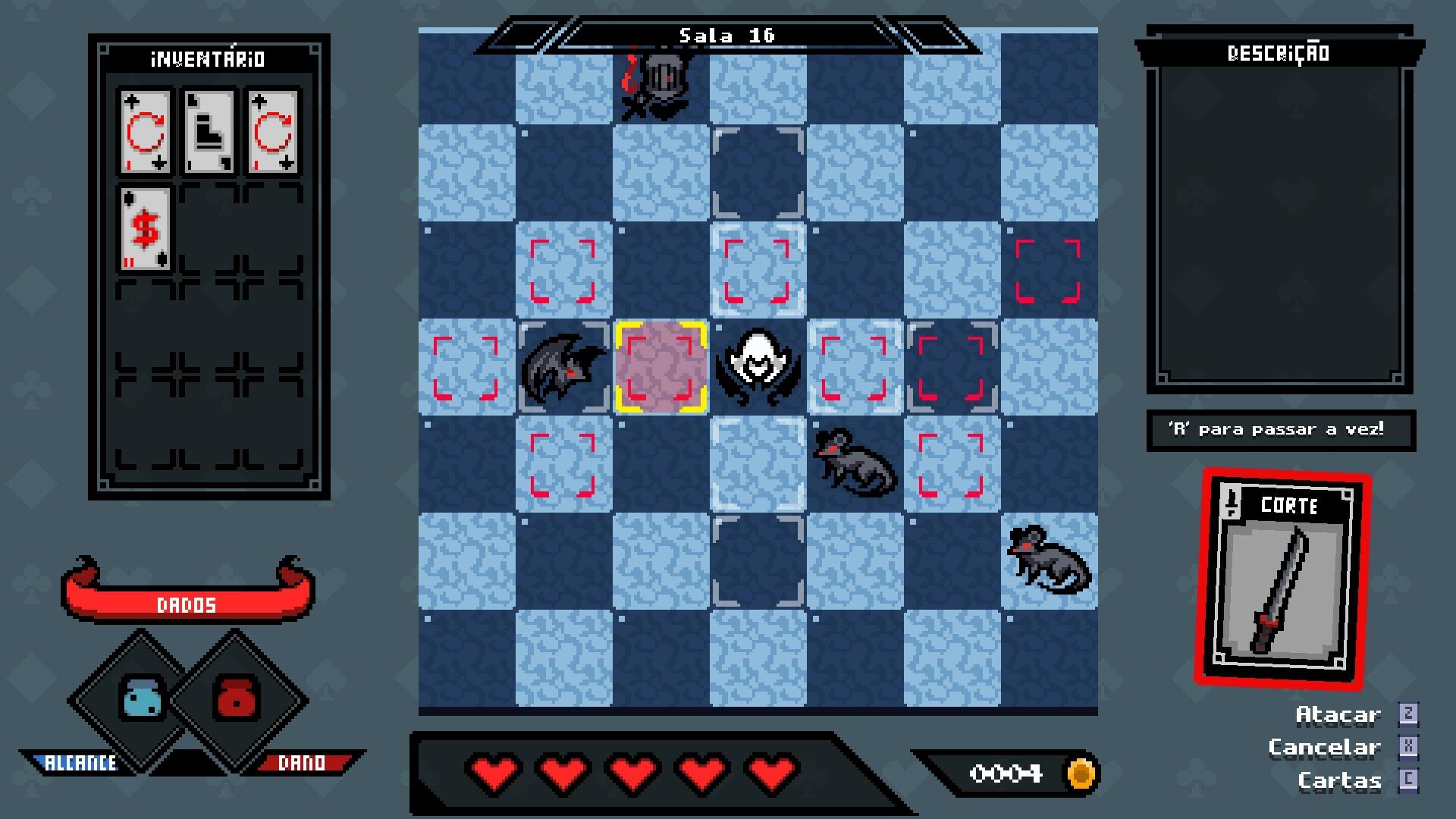Click the gold coin icon beside the counter
This screenshot has height=819, width=1456.
(x=1082, y=774)
